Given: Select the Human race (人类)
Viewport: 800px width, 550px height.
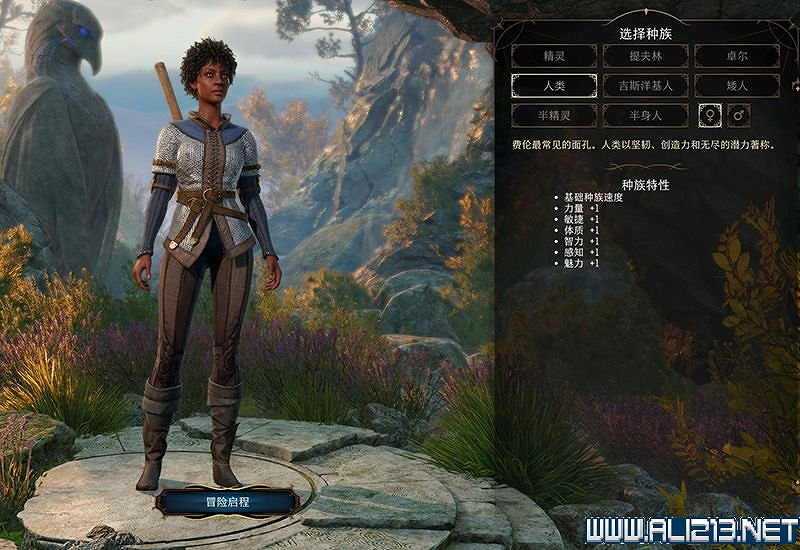Looking at the screenshot, I should click(553, 86).
